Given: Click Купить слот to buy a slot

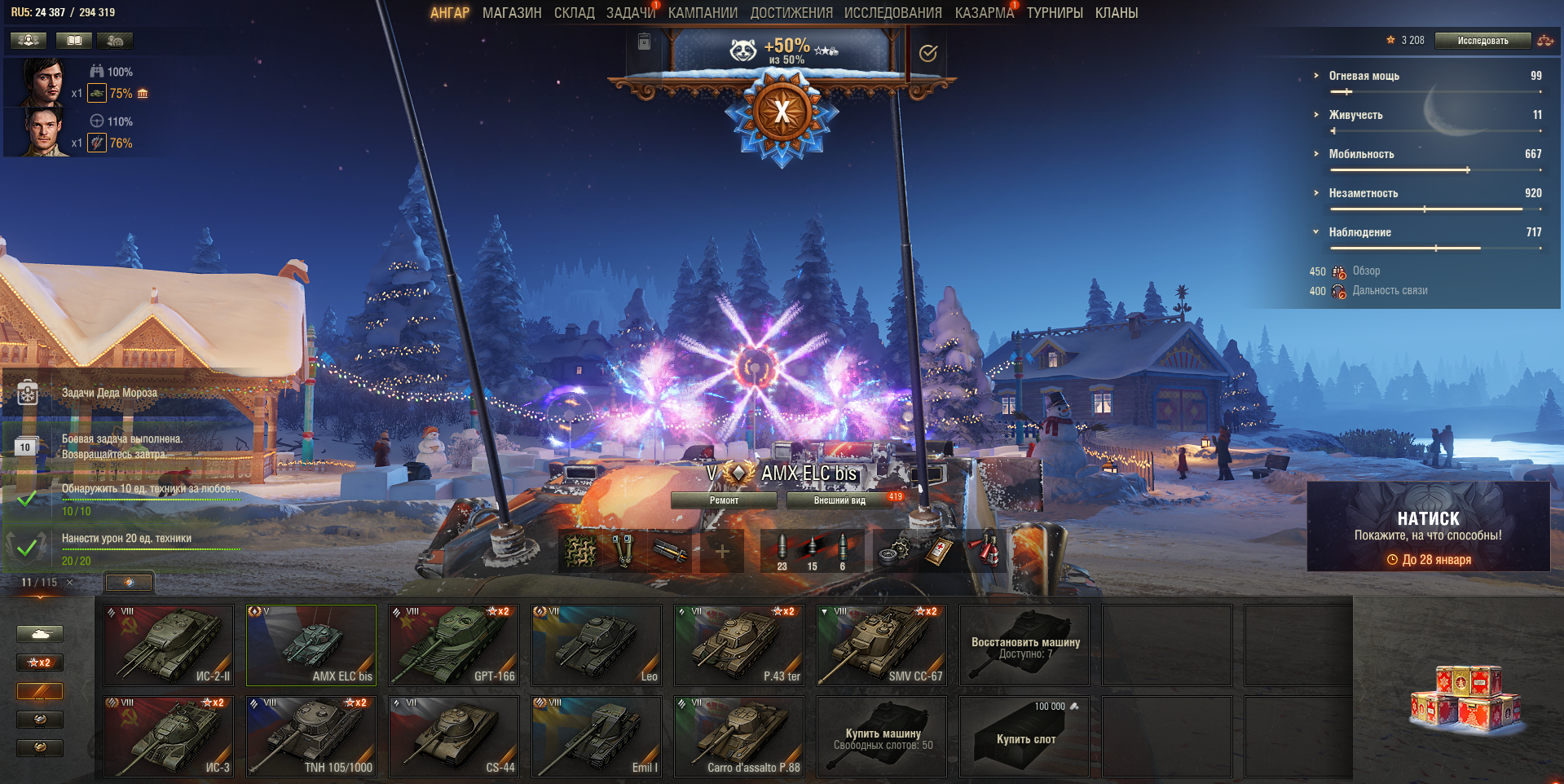Looking at the screenshot, I should (1024, 736).
